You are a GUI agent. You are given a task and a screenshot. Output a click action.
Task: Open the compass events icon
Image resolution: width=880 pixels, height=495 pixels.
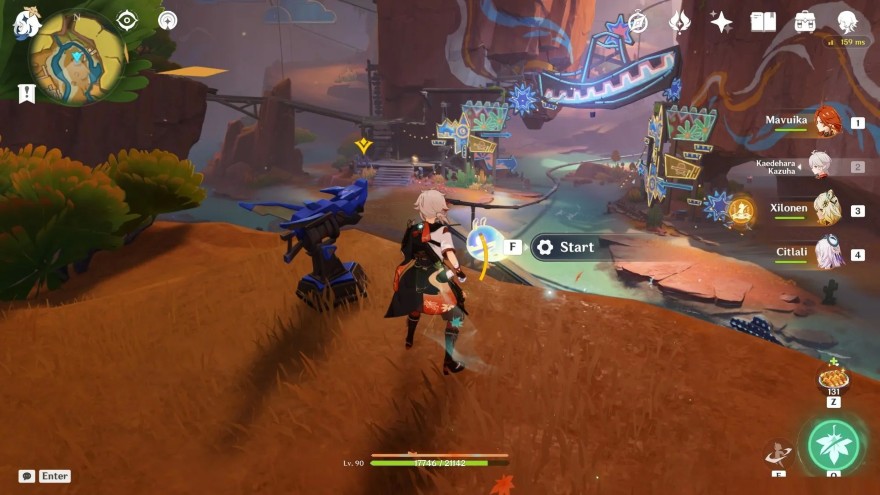pyautogui.click(x=637, y=22)
